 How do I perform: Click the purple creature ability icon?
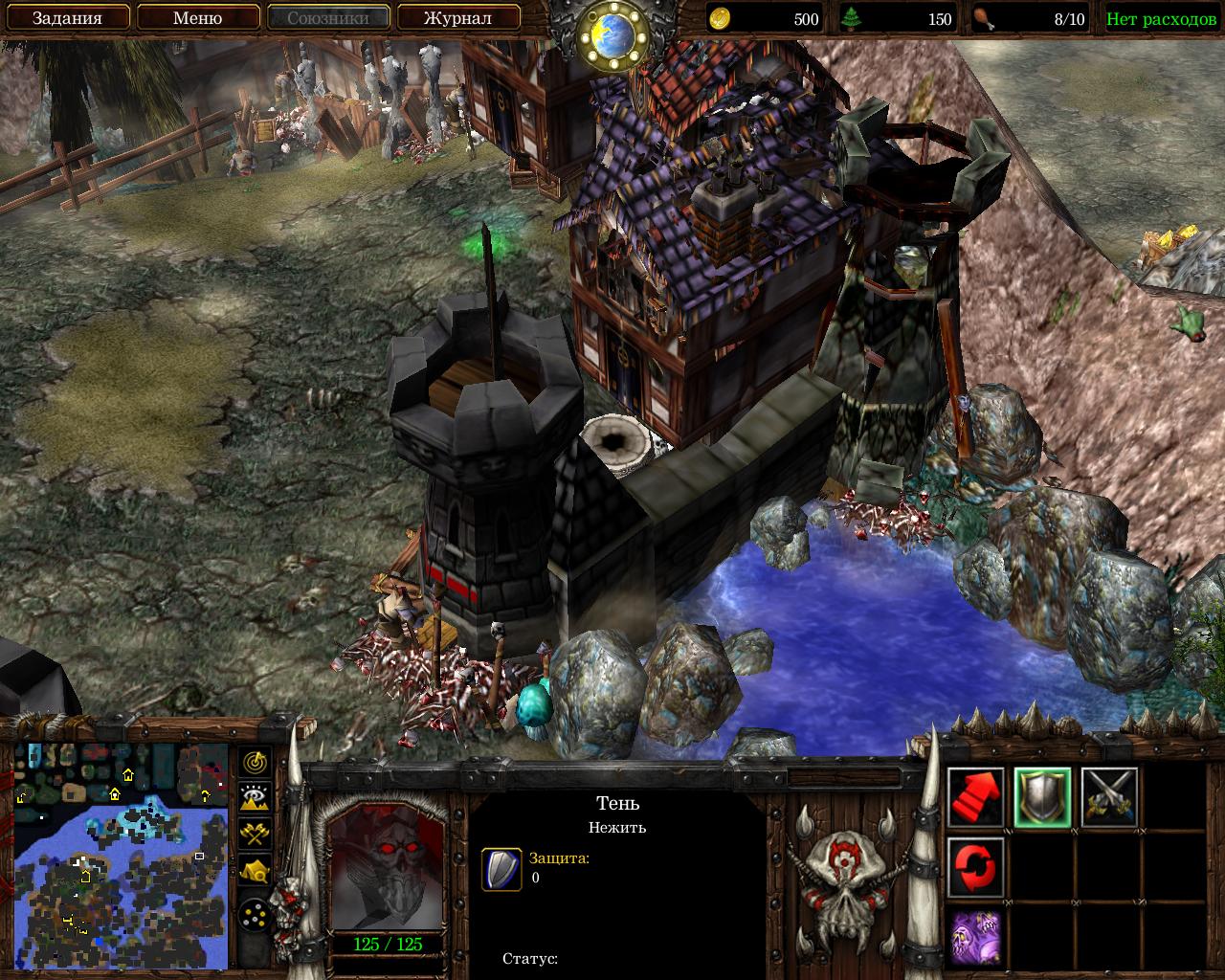[976, 936]
